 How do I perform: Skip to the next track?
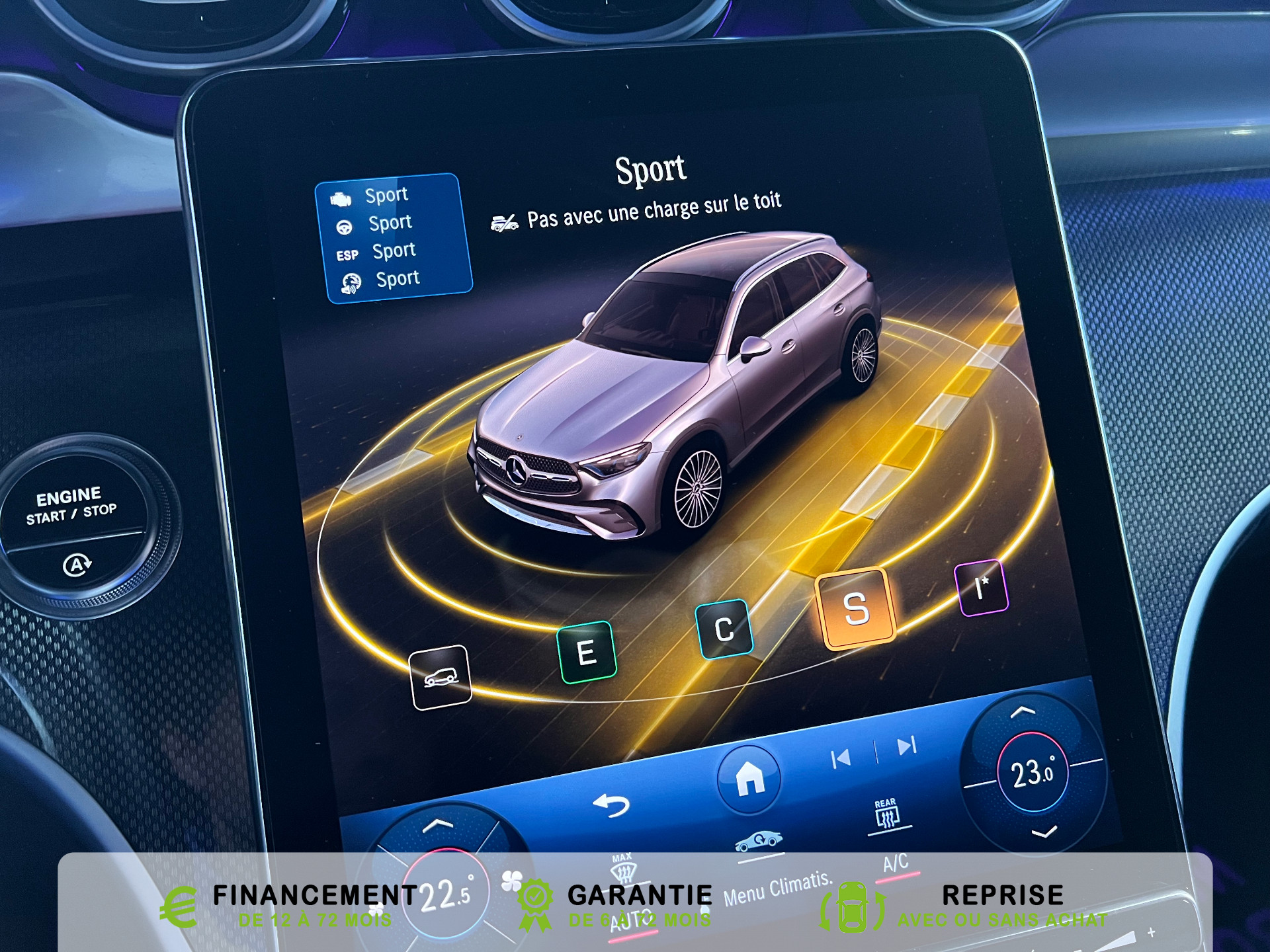click(x=907, y=746)
